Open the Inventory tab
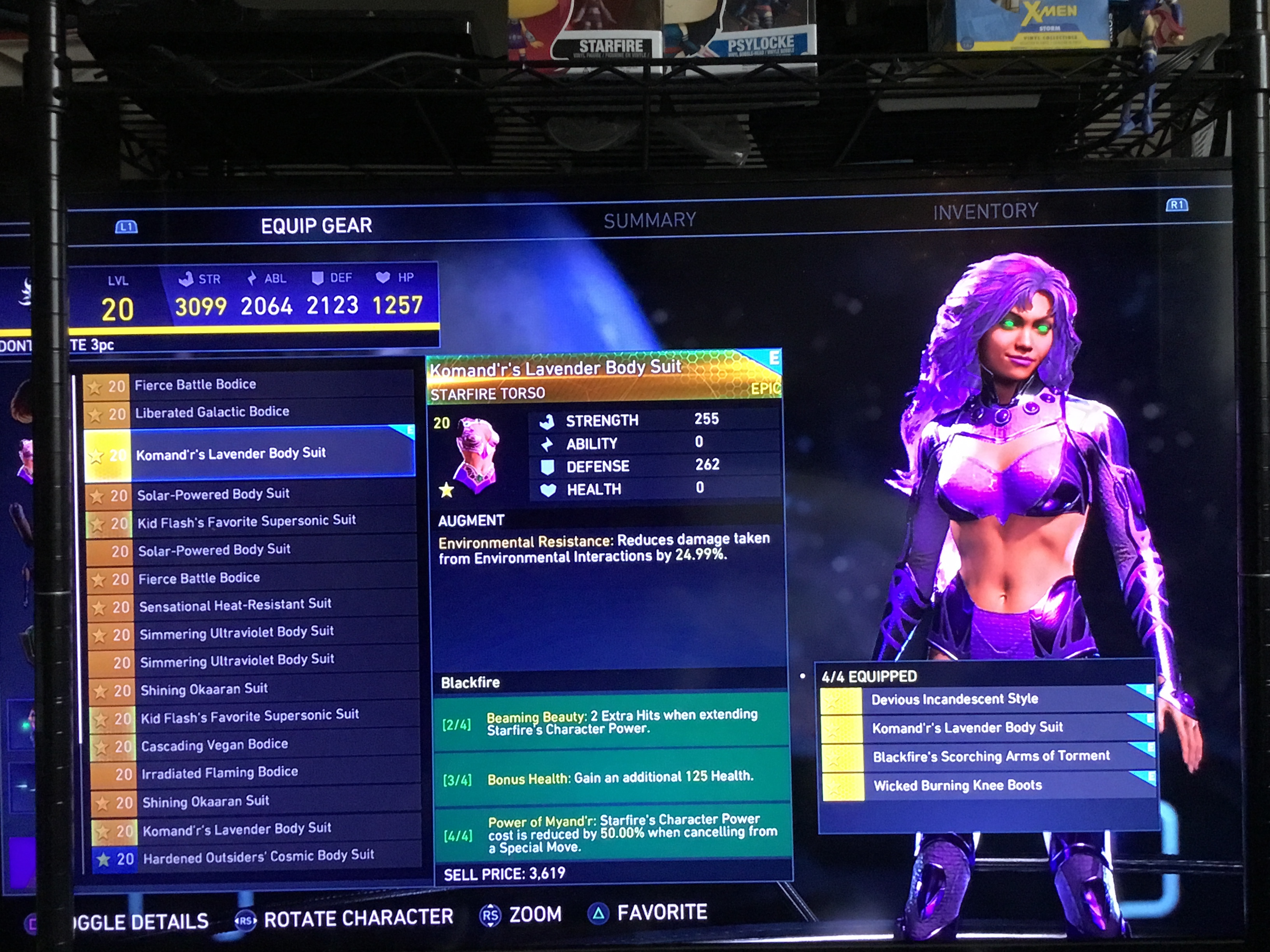This screenshot has width=1270, height=952. (985, 212)
